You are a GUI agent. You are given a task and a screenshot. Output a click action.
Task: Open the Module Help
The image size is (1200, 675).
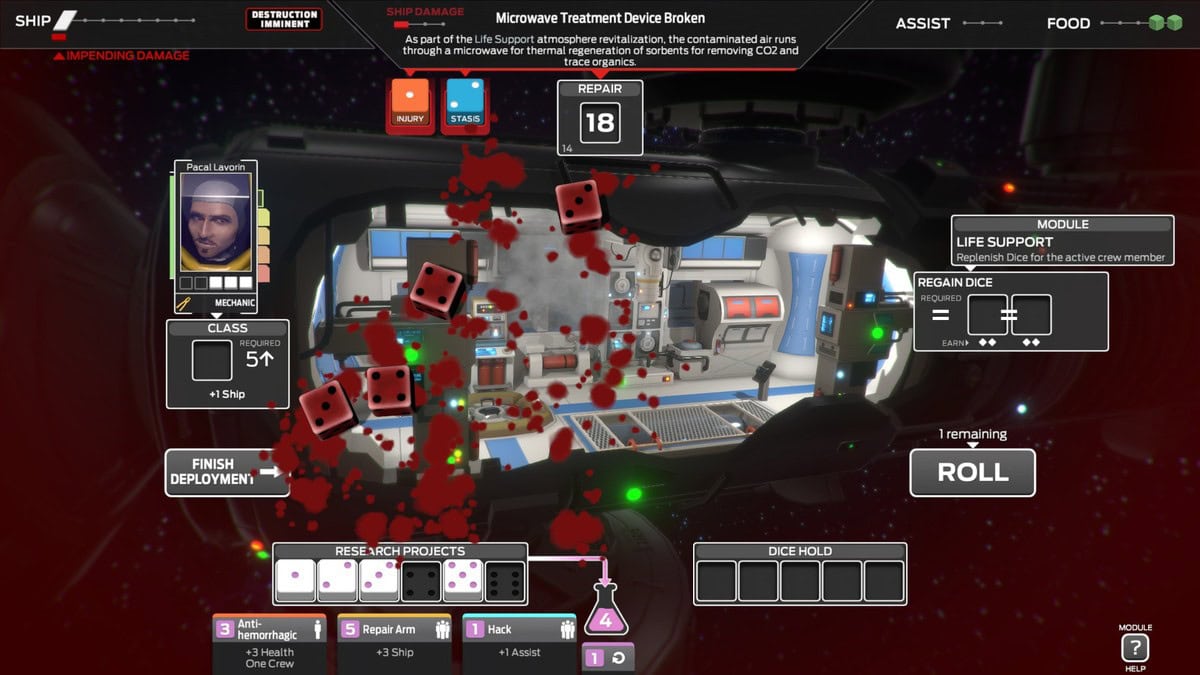tap(1134, 647)
